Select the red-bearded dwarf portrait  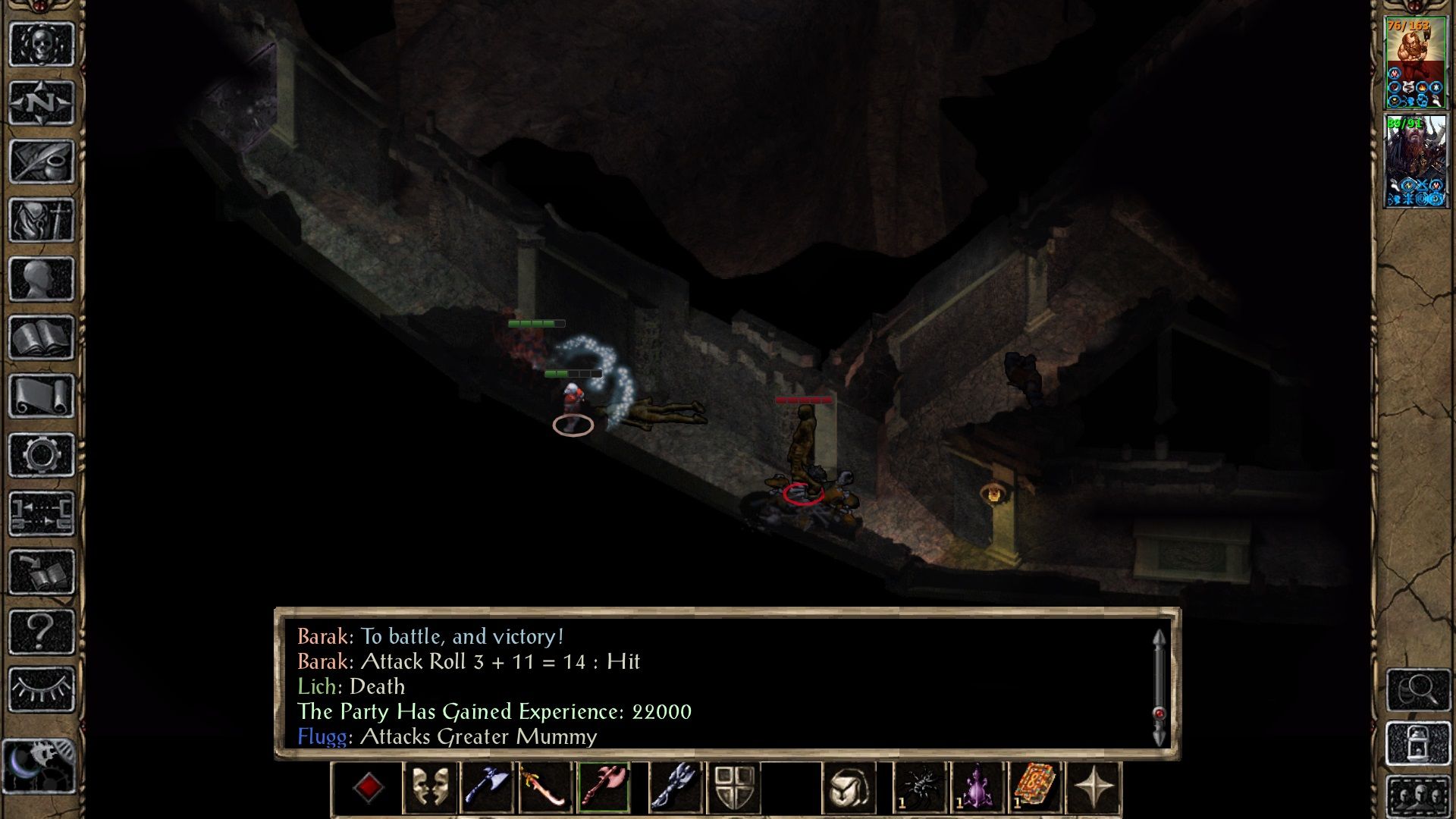1415,62
